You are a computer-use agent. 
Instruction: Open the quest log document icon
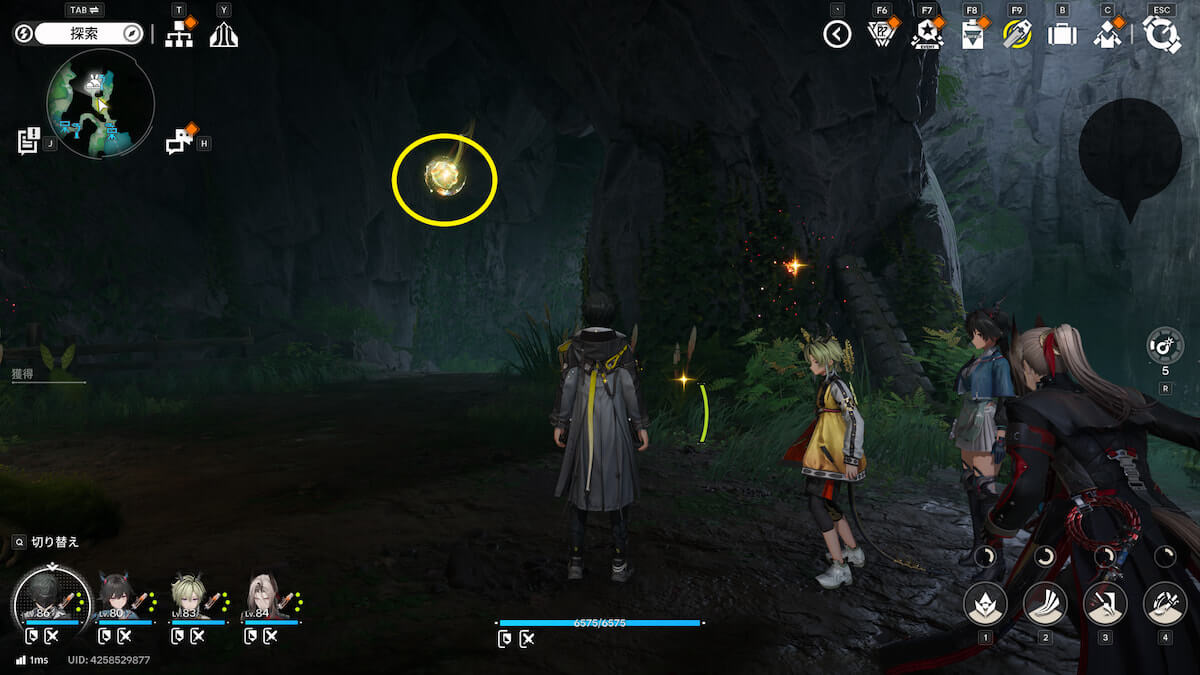click(28, 141)
